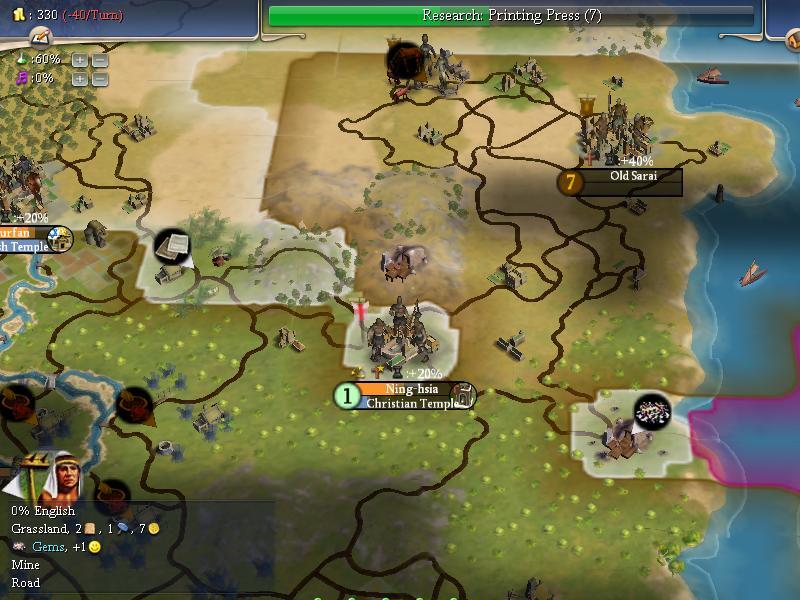Increase the research rate with plus button

tap(79, 60)
